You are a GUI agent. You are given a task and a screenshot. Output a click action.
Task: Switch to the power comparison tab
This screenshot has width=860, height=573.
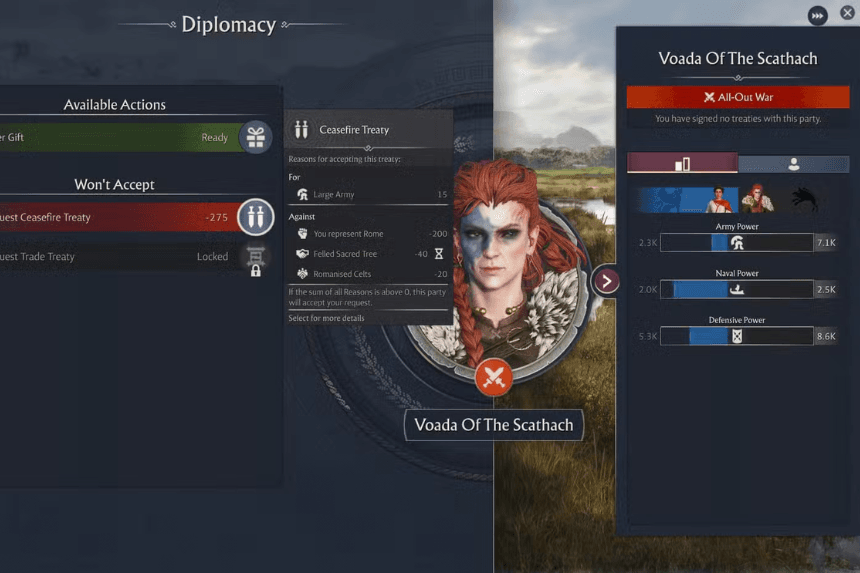(682, 164)
